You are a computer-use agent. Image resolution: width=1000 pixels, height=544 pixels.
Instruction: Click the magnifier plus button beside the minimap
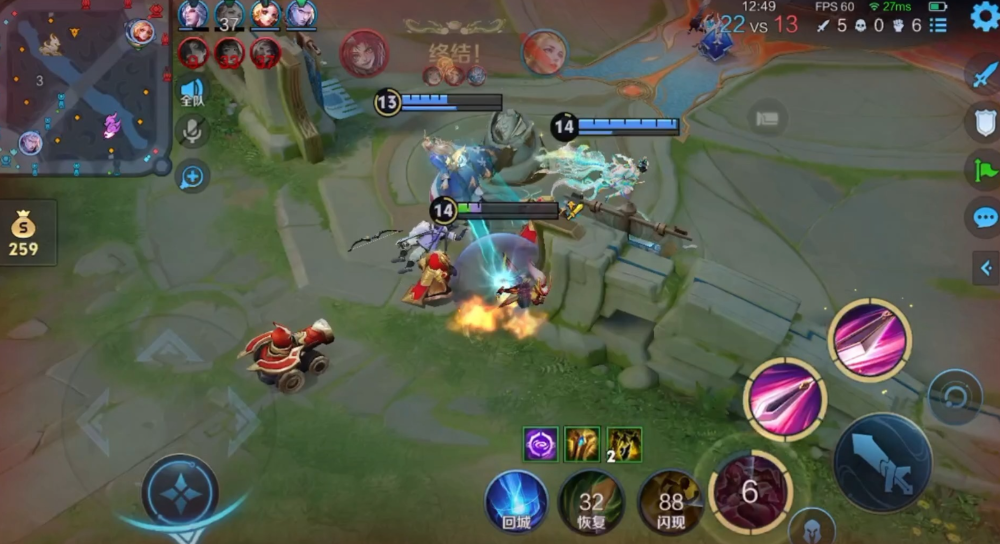click(192, 177)
